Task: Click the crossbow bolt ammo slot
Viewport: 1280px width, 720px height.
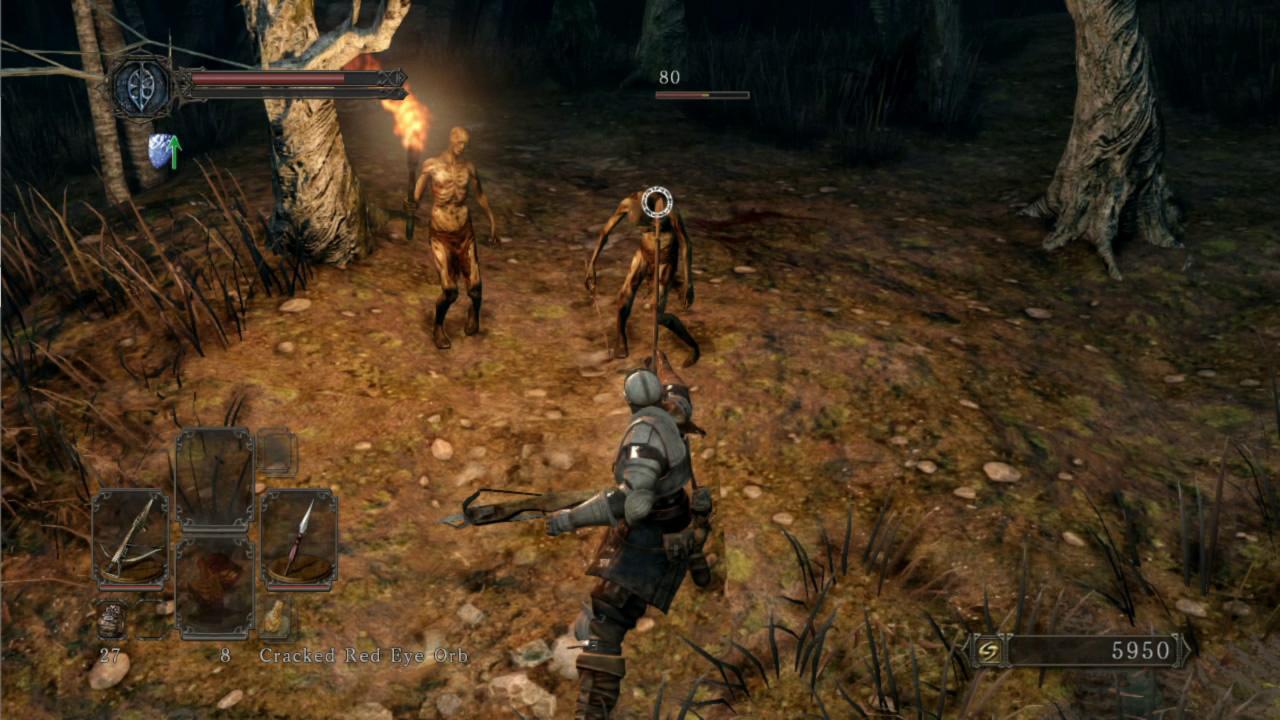Action: pos(111,620)
